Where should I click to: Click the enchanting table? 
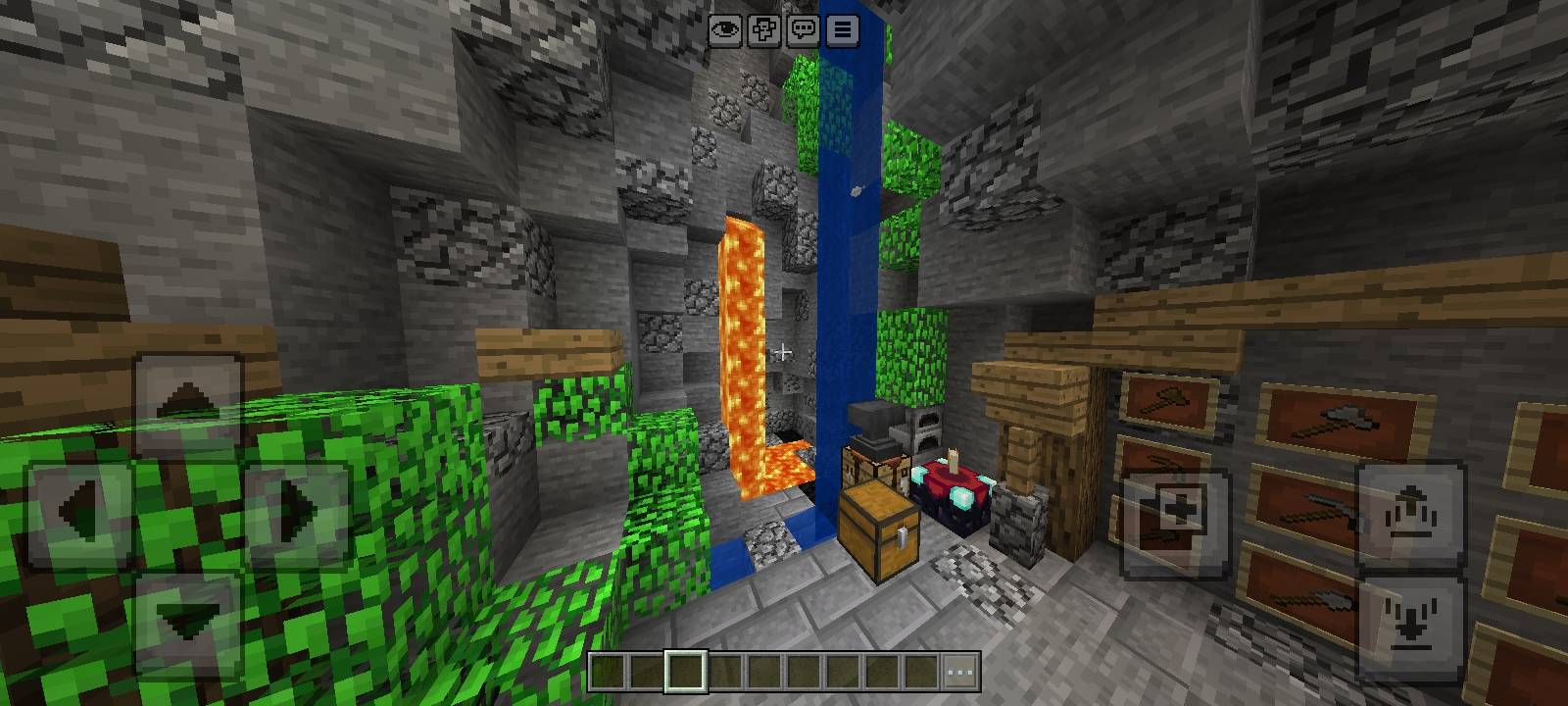click(x=951, y=490)
